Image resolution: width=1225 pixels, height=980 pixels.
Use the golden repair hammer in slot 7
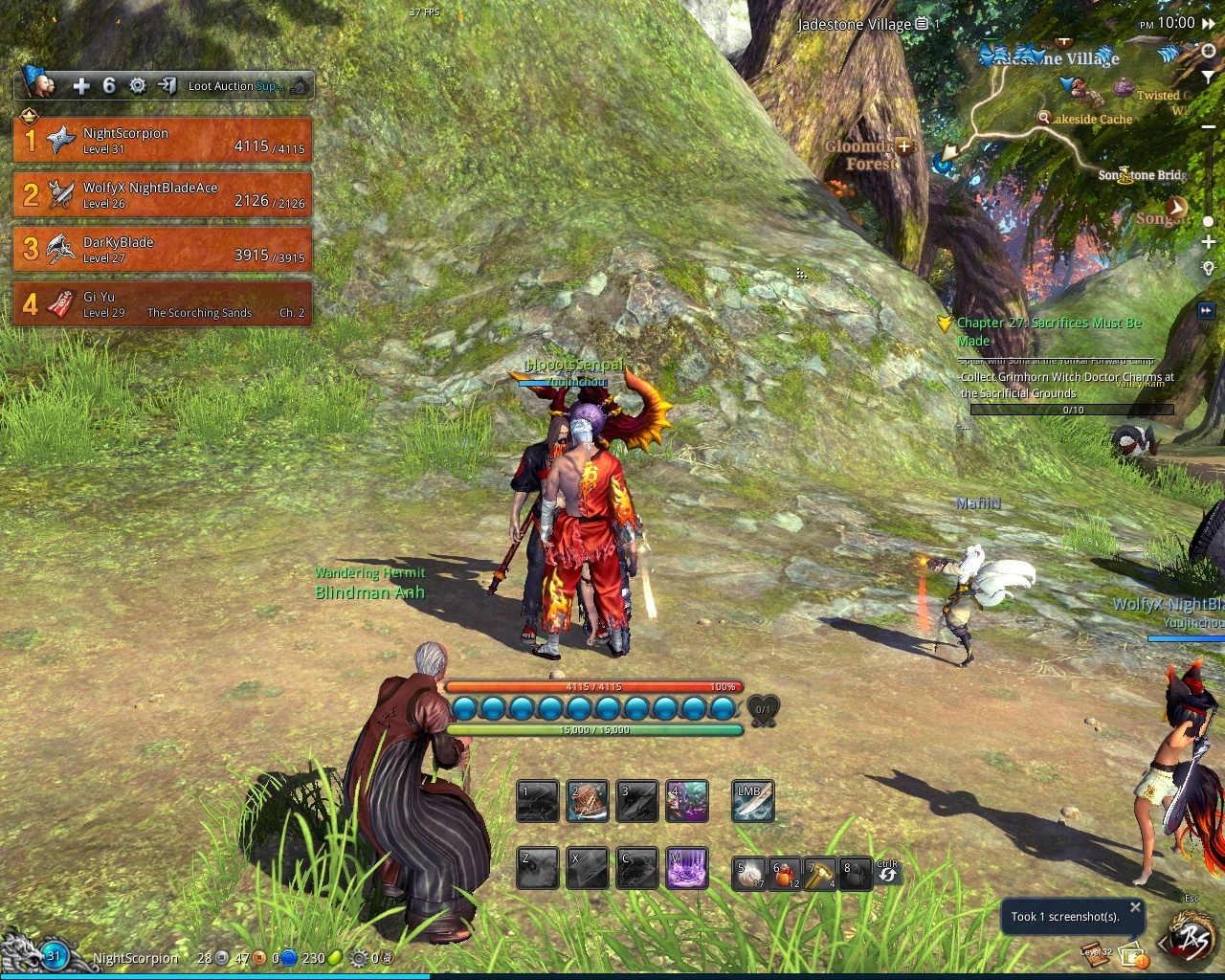click(x=820, y=873)
